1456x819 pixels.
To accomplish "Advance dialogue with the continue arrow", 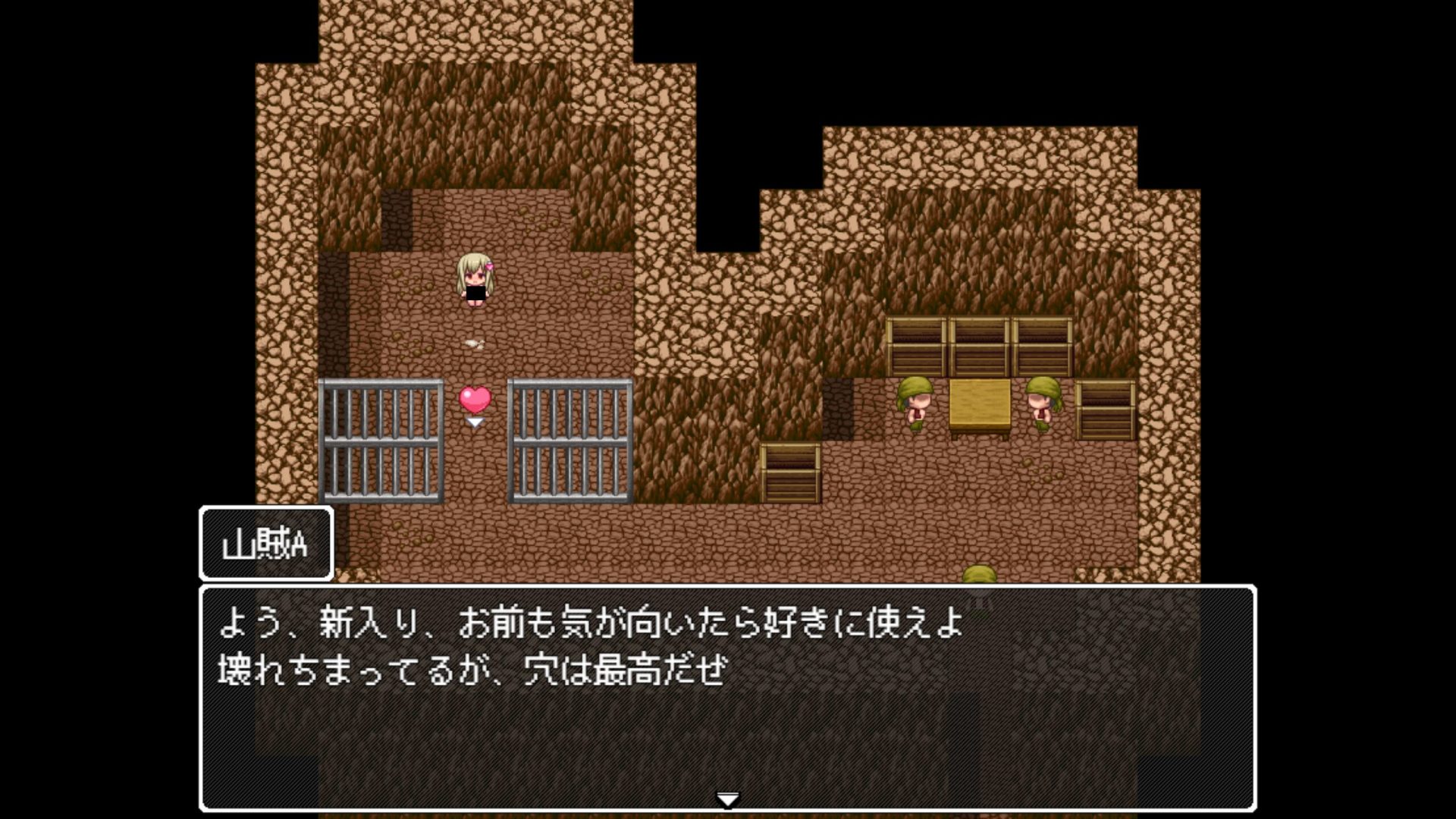I will 727,799.
